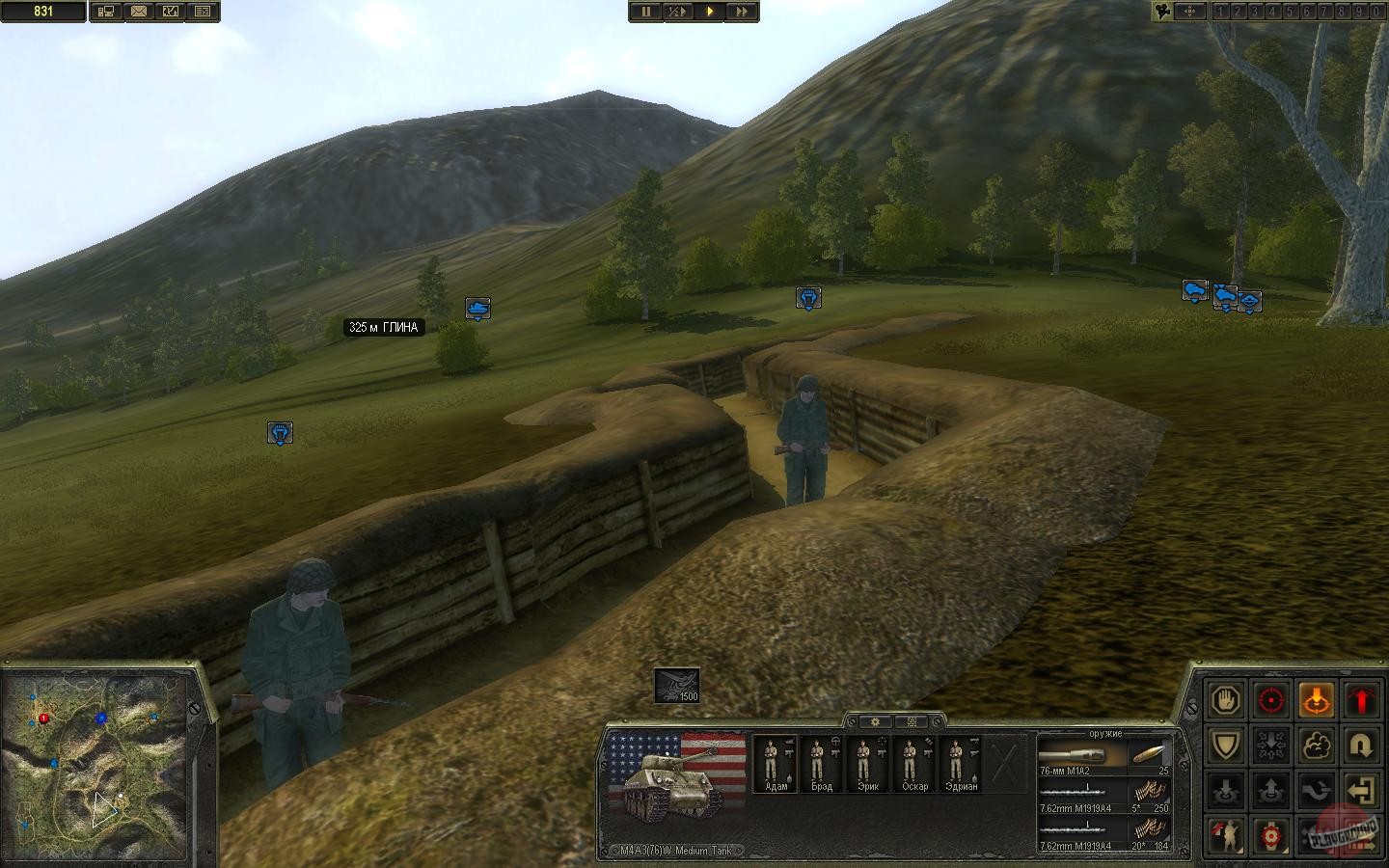Screen dimensions: 1389x868
Task: Select the infantry dismount icon in bottom row
Action: (x=1225, y=835)
